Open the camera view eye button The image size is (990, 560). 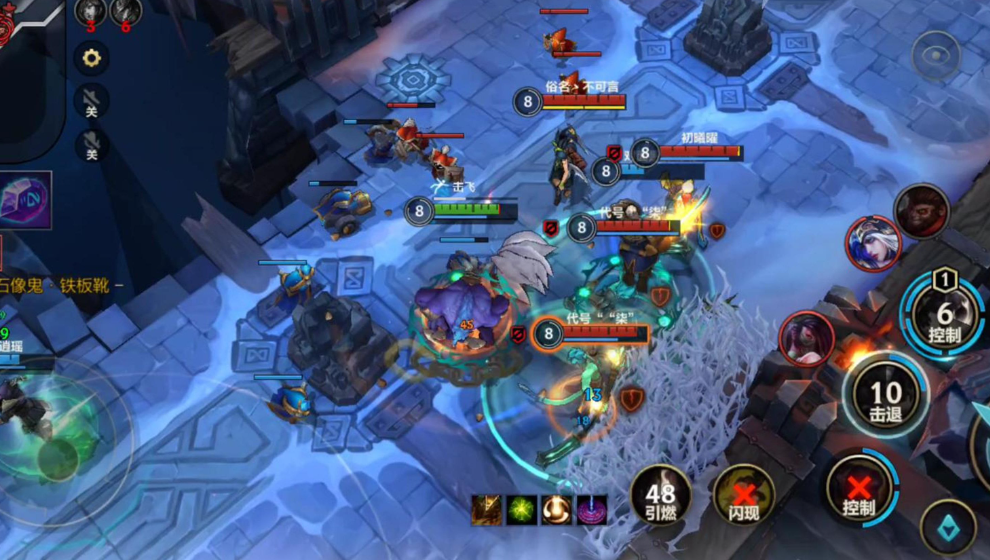[937, 55]
